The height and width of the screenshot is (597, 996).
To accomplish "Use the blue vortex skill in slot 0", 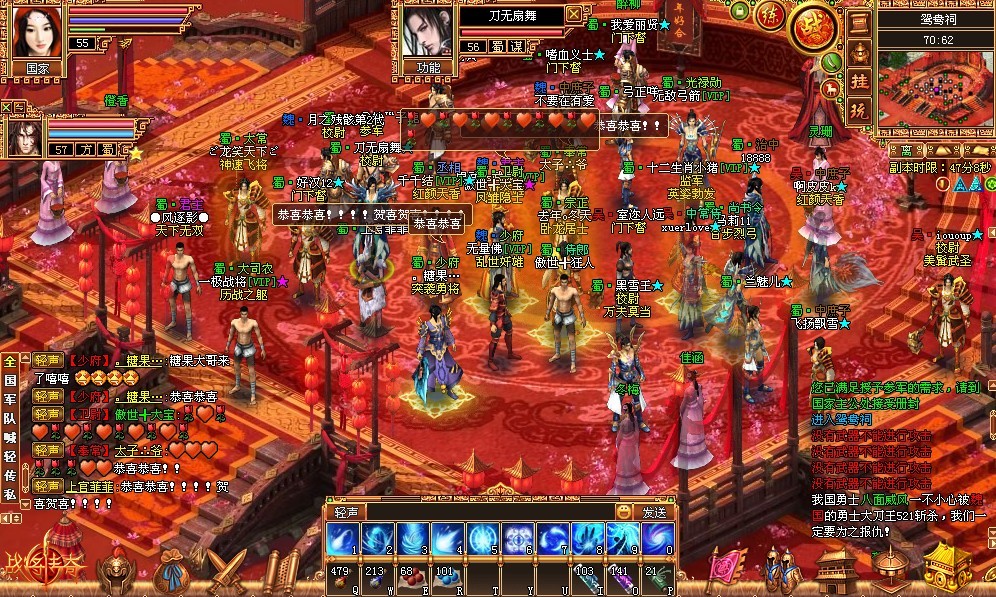I will (657, 540).
